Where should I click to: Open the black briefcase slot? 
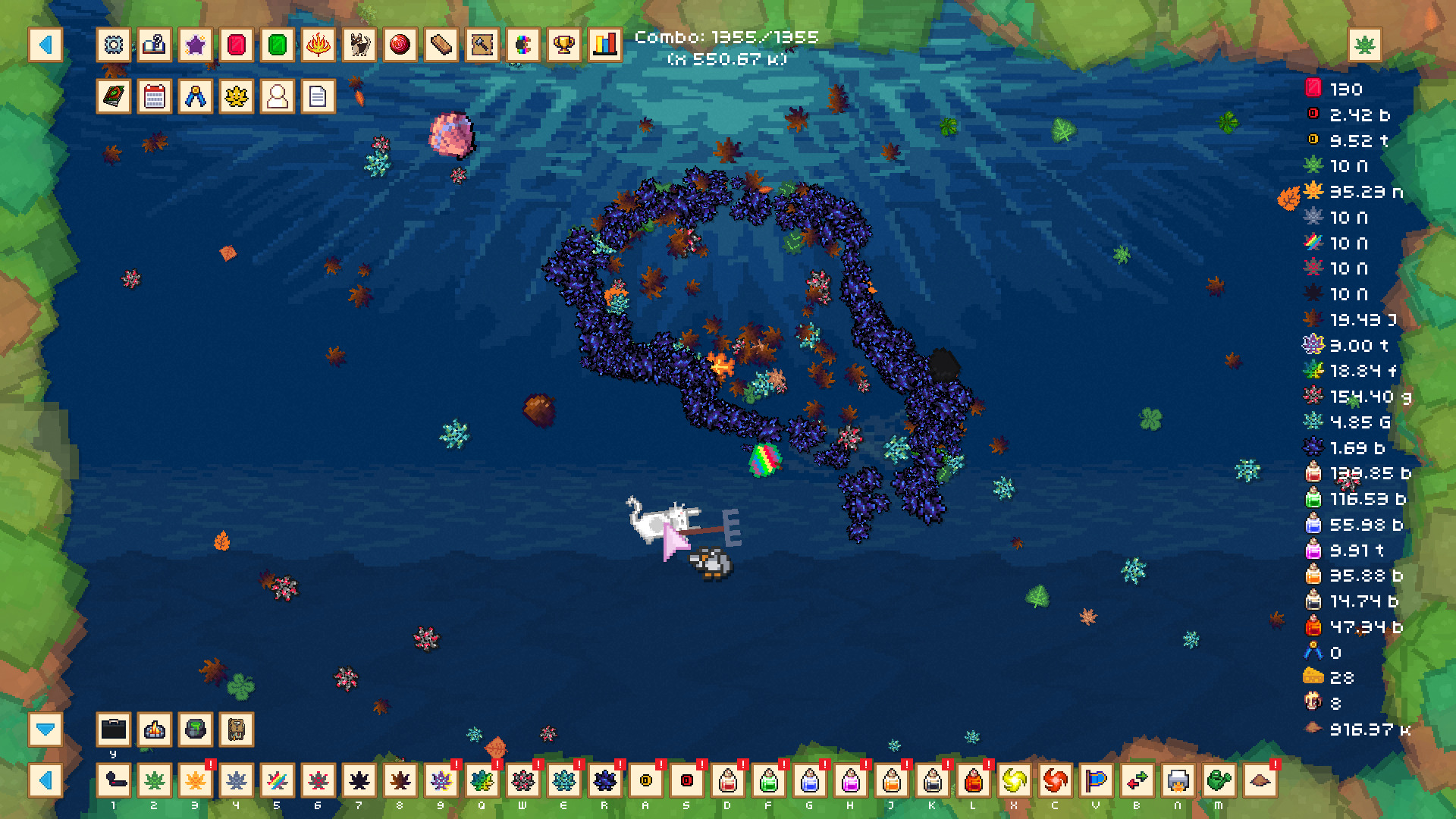coord(114,730)
